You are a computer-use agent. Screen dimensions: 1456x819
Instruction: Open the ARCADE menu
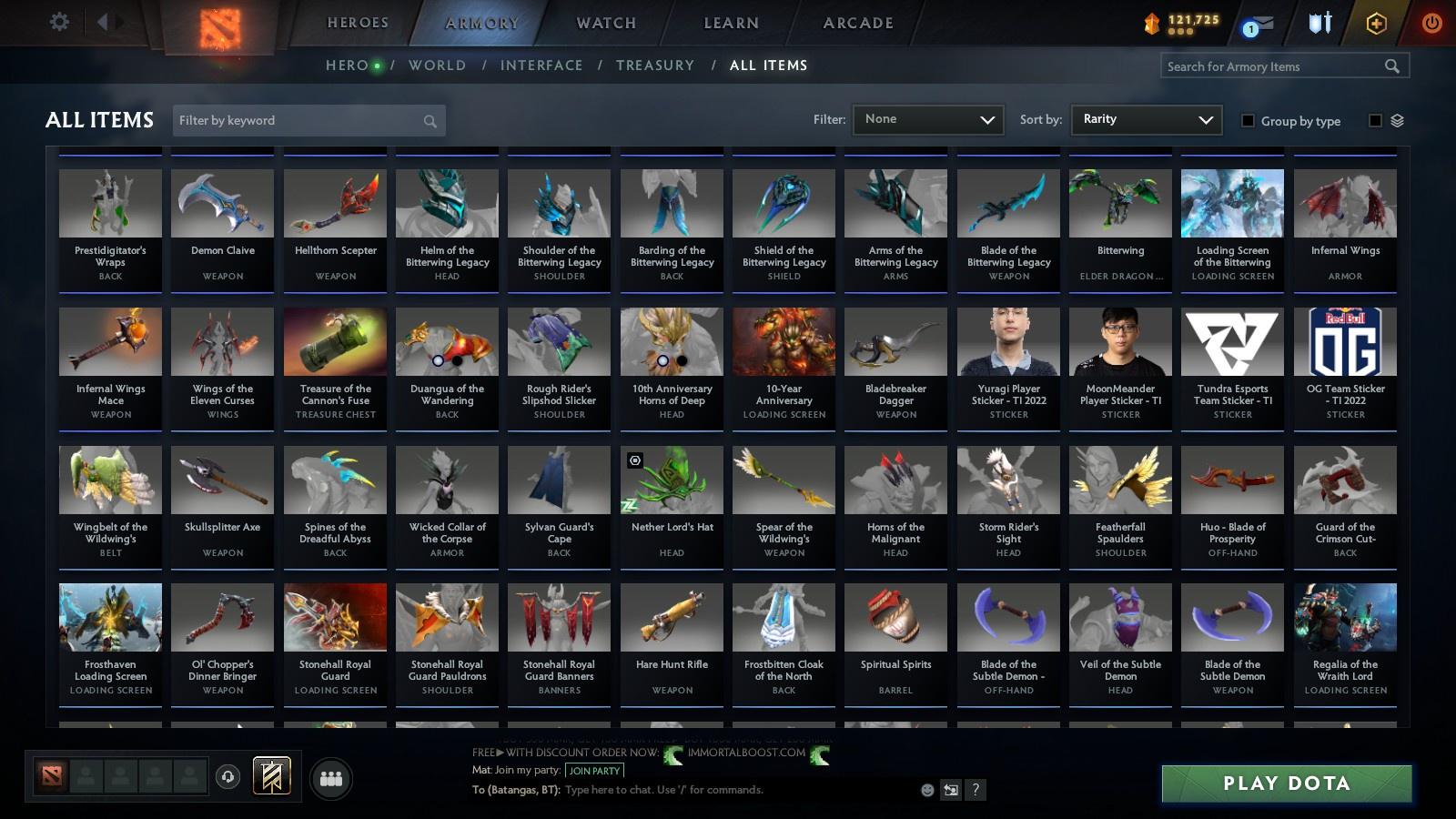(854, 23)
